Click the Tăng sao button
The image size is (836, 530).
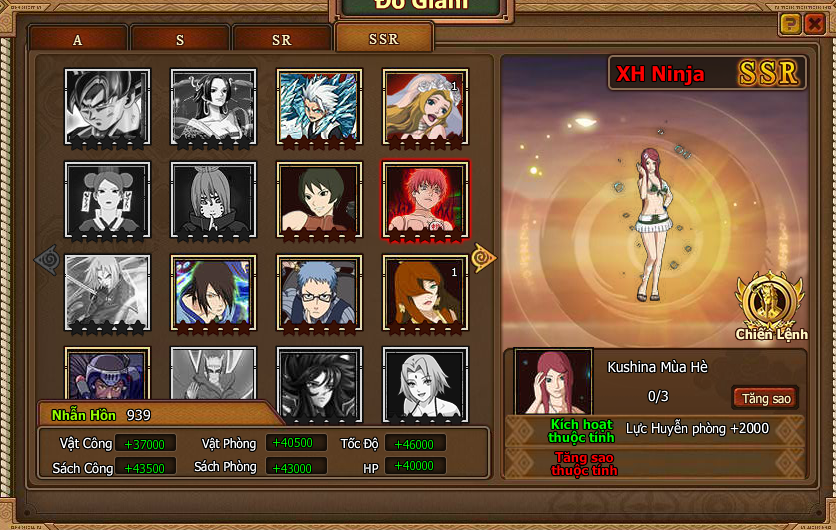(x=766, y=398)
